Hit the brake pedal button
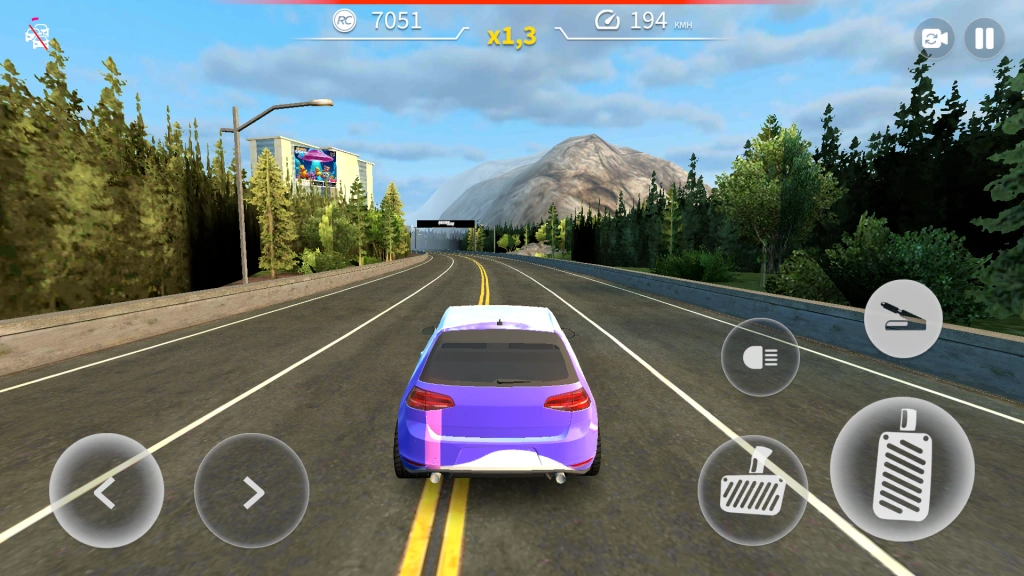The height and width of the screenshot is (576, 1024). (752, 490)
